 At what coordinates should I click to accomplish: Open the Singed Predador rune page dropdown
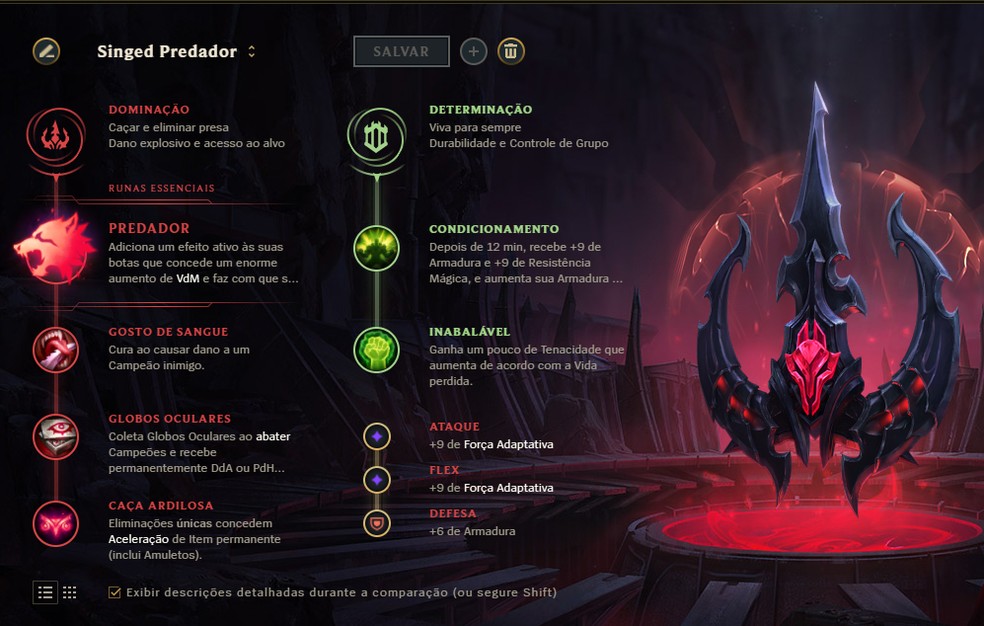tap(251, 52)
